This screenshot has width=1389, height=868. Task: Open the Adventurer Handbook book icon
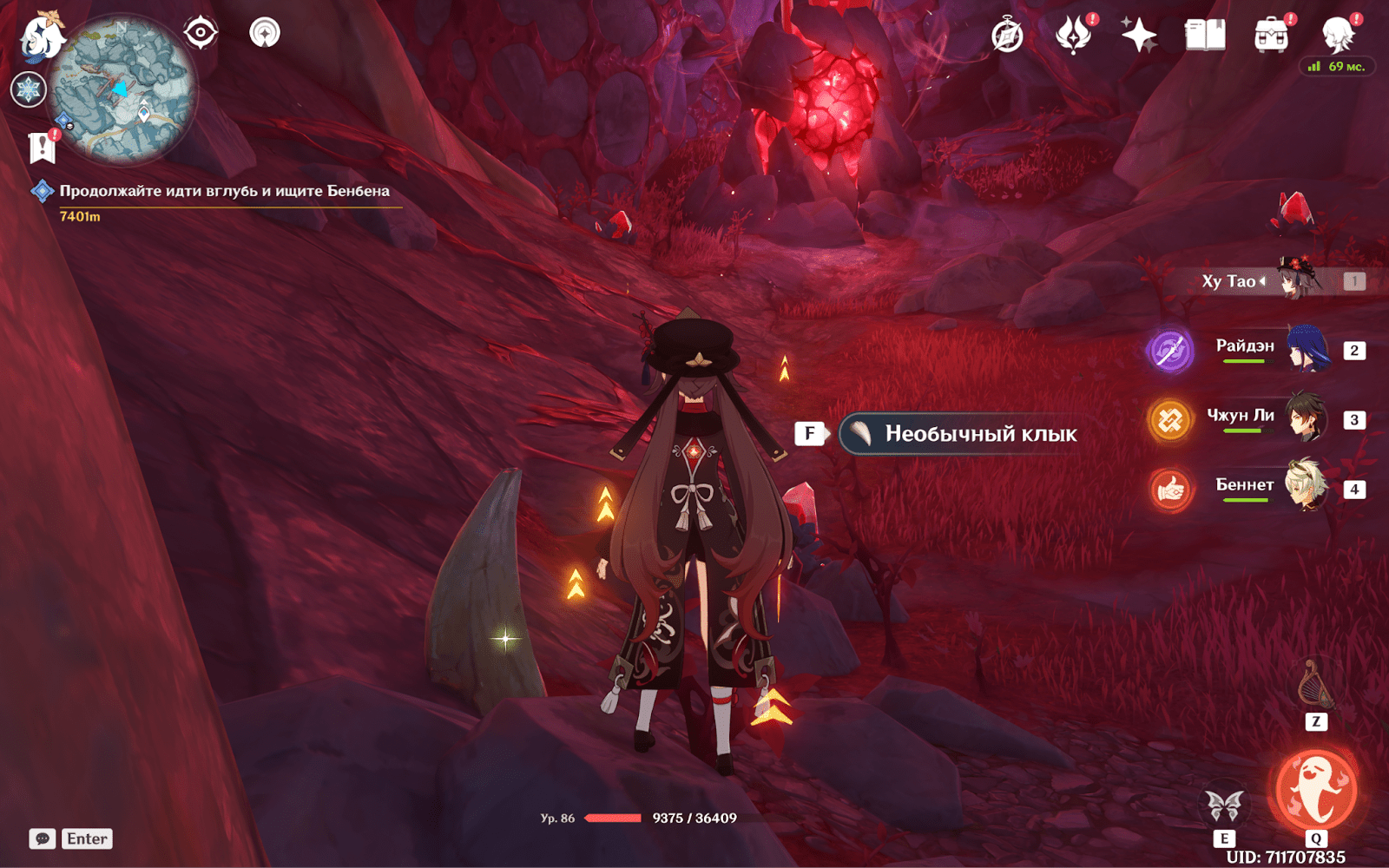tap(1205, 36)
